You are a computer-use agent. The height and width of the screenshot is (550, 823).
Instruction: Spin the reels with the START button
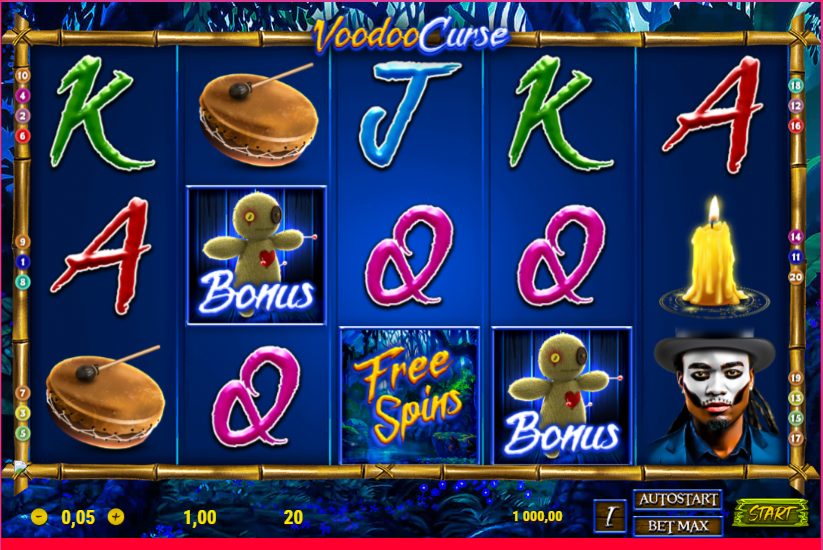(x=770, y=514)
